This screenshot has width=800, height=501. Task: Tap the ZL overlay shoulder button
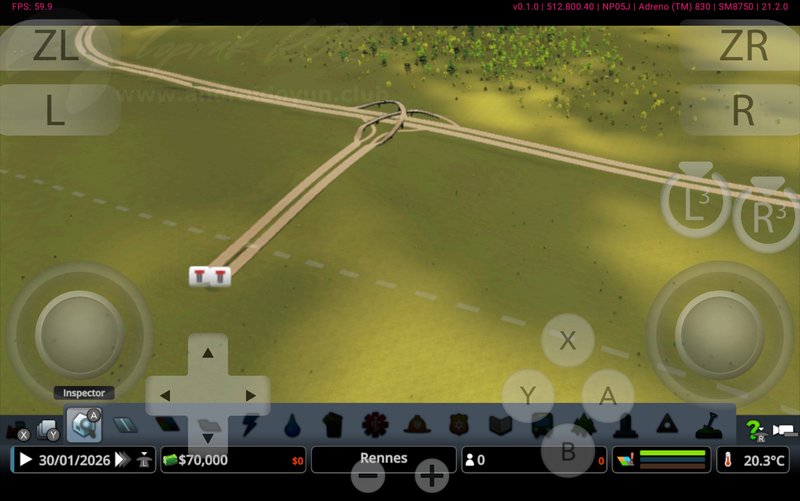pyautogui.click(x=56, y=47)
